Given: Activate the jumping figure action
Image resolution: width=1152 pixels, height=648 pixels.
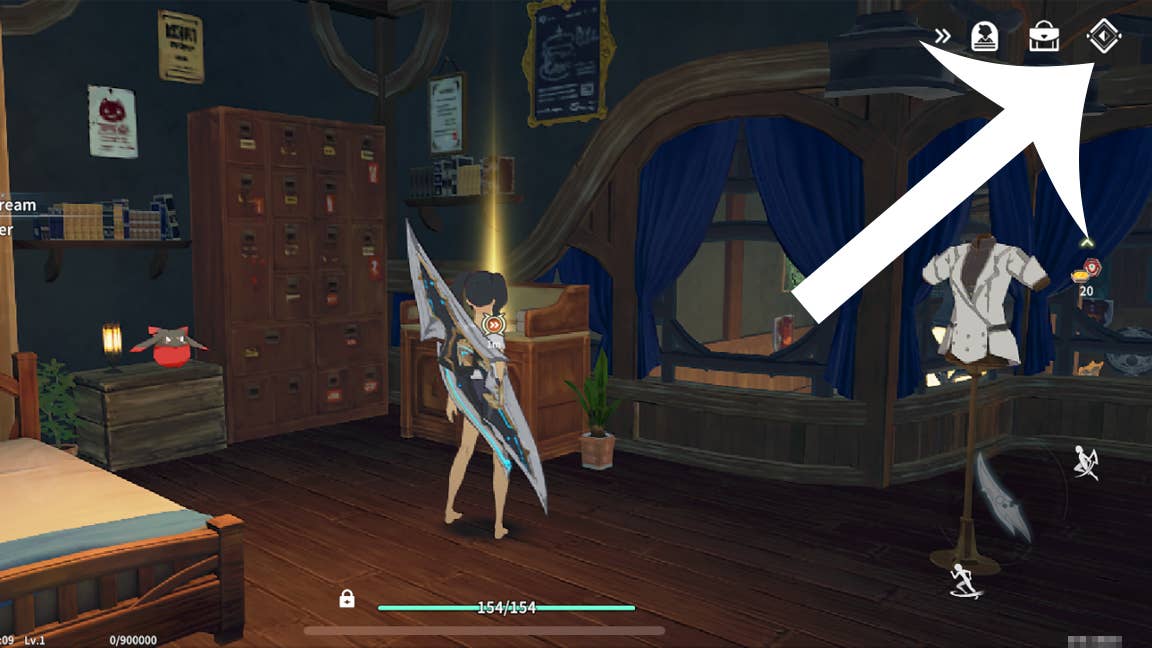Looking at the screenshot, I should pyautogui.click(x=1086, y=462).
